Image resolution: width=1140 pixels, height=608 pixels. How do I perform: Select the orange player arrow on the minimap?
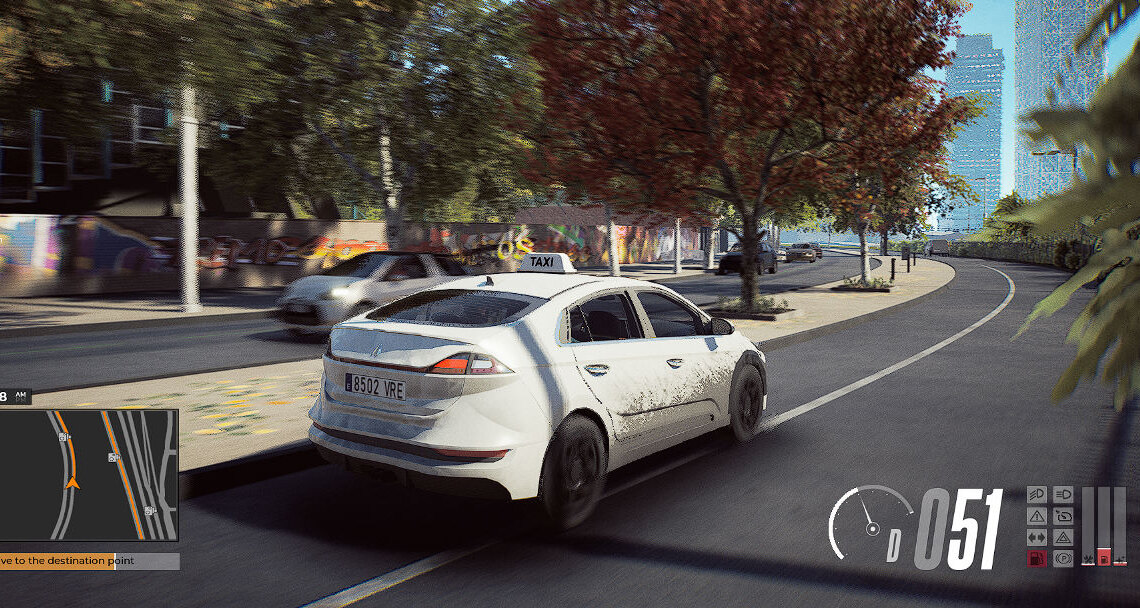(72, 481)
